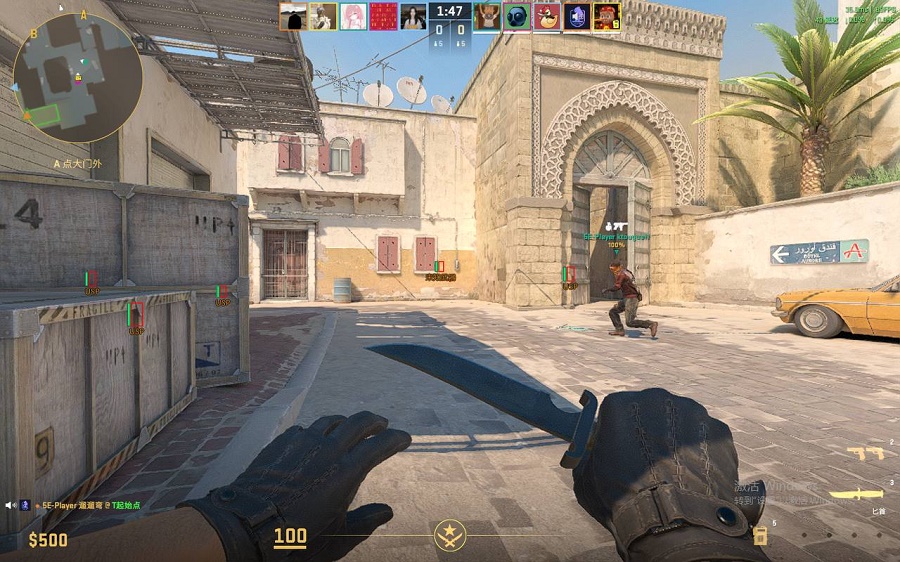Image resolution: width=900 pixels, height=562 pixels.
Task: Select the dual pistols weapon slot
Action: coord(865,453)
